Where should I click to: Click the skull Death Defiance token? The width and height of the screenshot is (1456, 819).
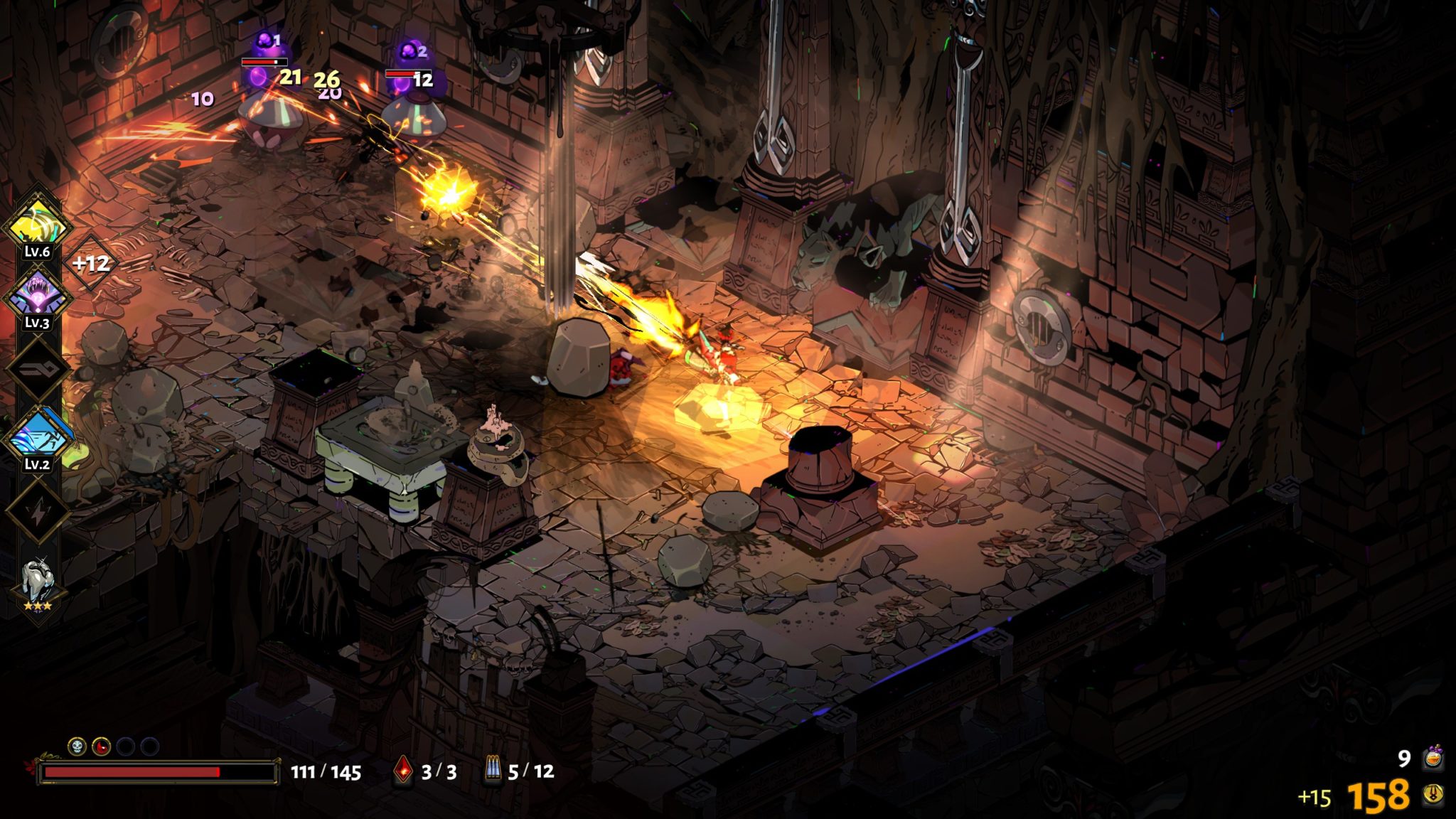[77, 746]
